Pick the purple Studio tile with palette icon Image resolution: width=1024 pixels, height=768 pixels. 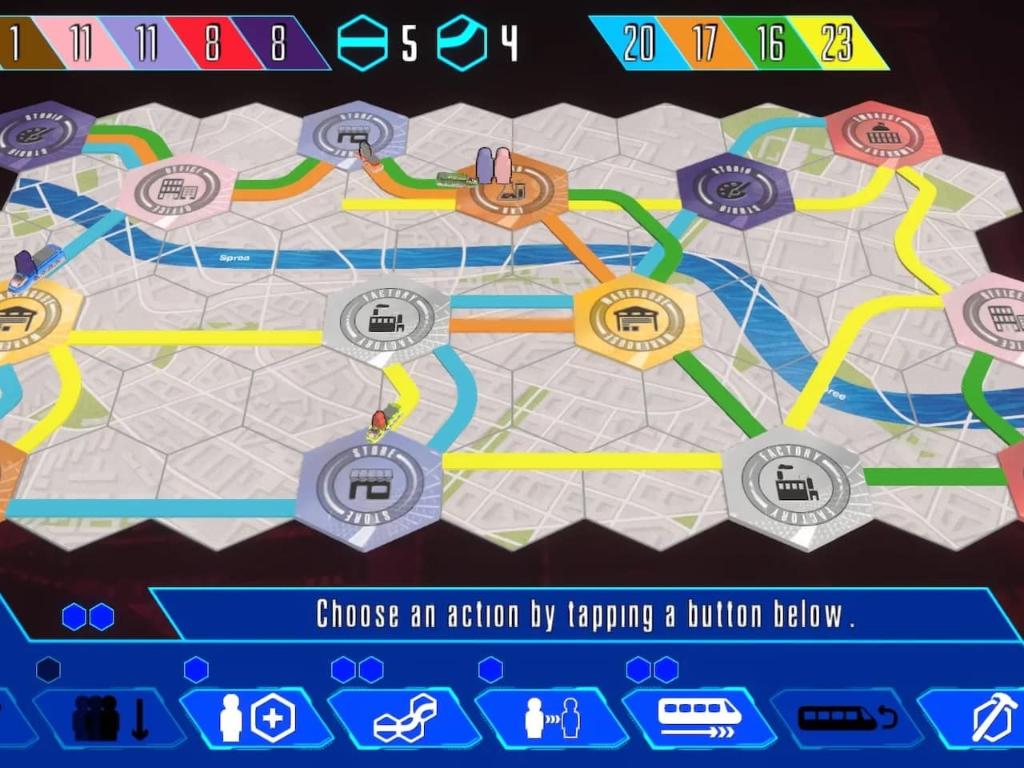(x=734, y=189)
